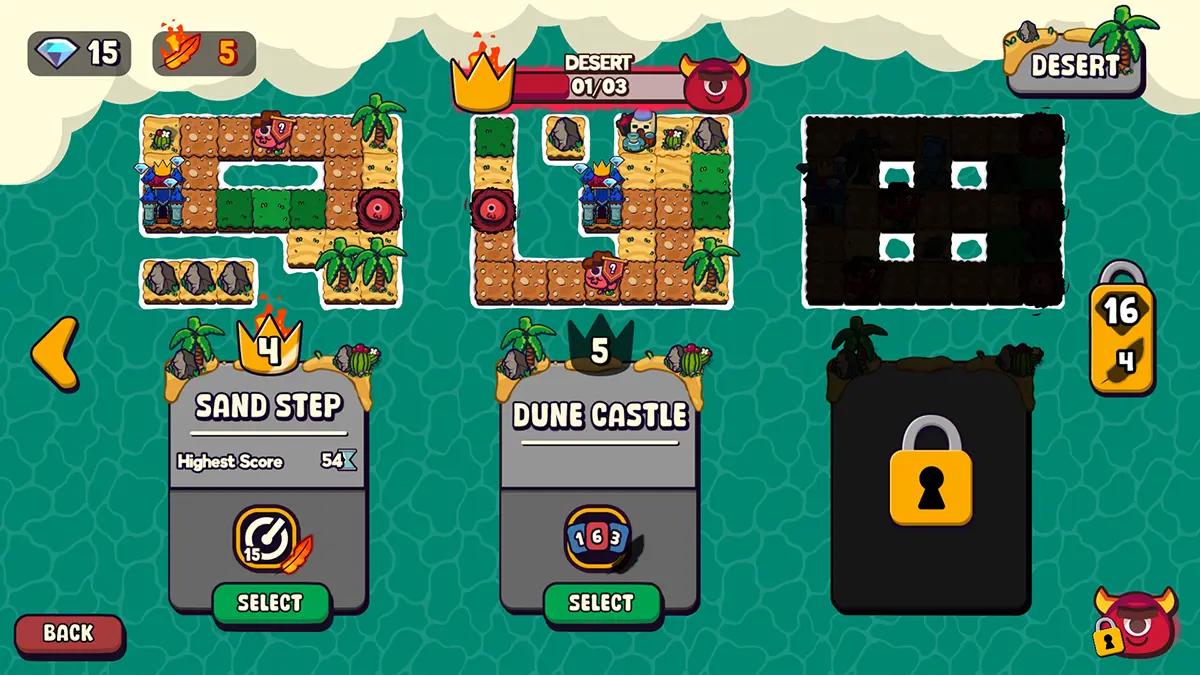The height and width of the screenshot is (675, 1200).
Task: Open the Sand Step map preview
Action: [270, 208]
